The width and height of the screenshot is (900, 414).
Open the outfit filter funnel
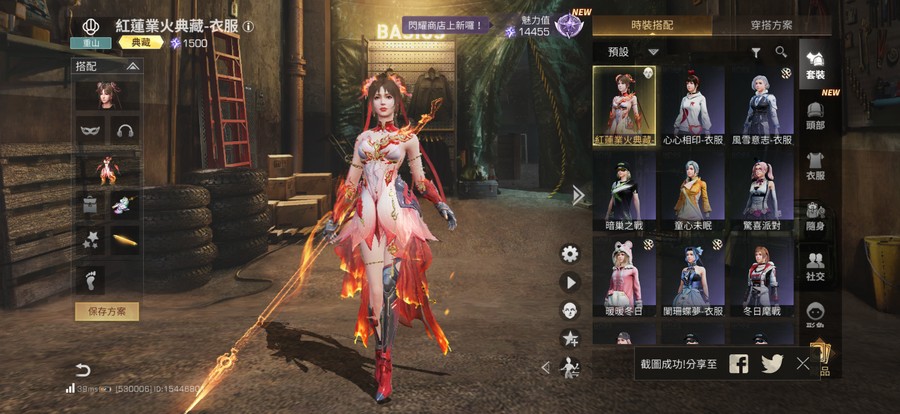tap(756, 52)
